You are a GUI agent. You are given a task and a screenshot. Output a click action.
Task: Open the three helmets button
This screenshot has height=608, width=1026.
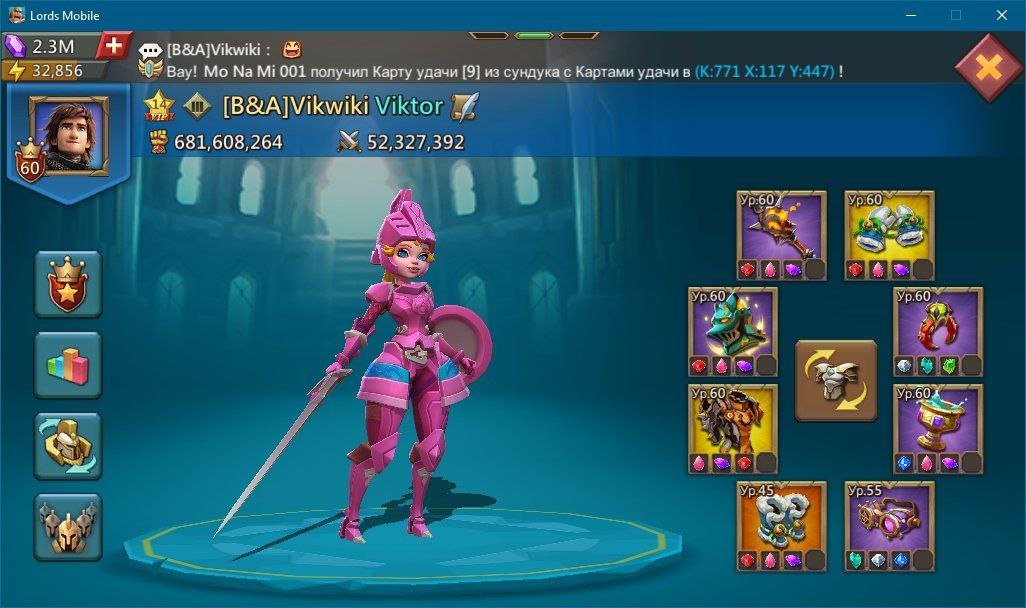point(68,526)
